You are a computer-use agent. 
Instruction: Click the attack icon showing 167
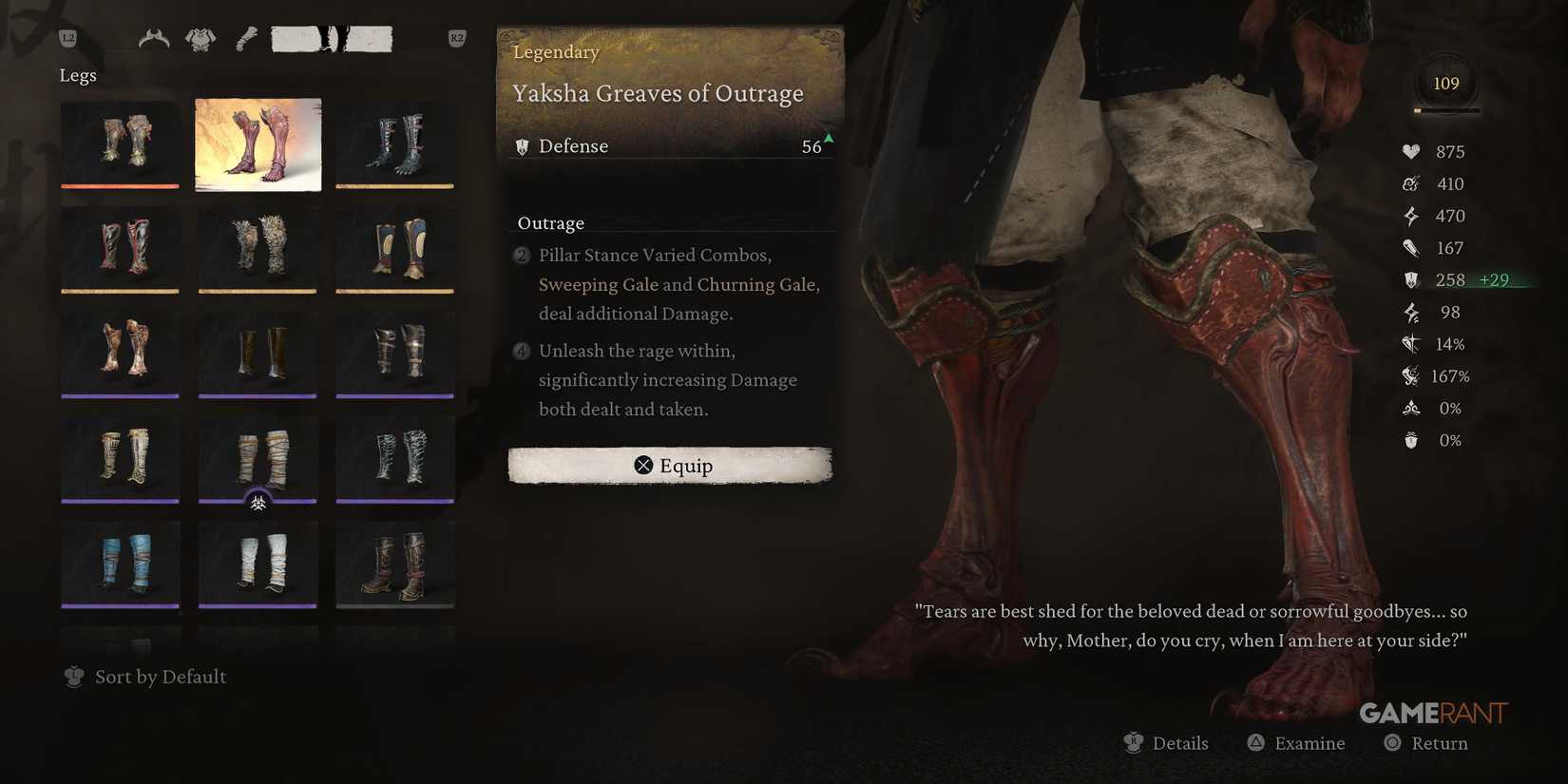[x=1410, y=248]
